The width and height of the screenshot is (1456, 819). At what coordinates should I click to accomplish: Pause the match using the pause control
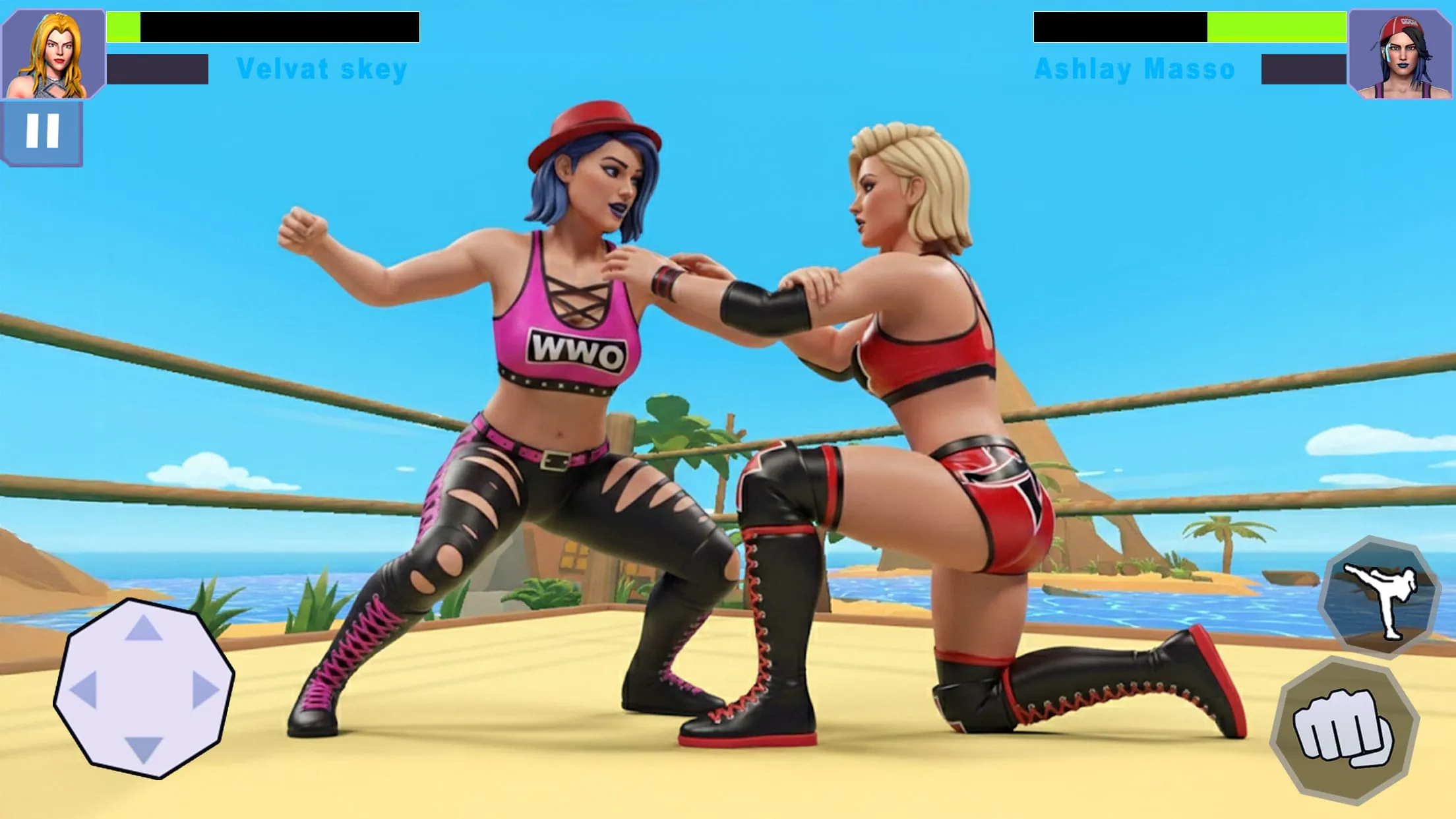coord(42,134)
